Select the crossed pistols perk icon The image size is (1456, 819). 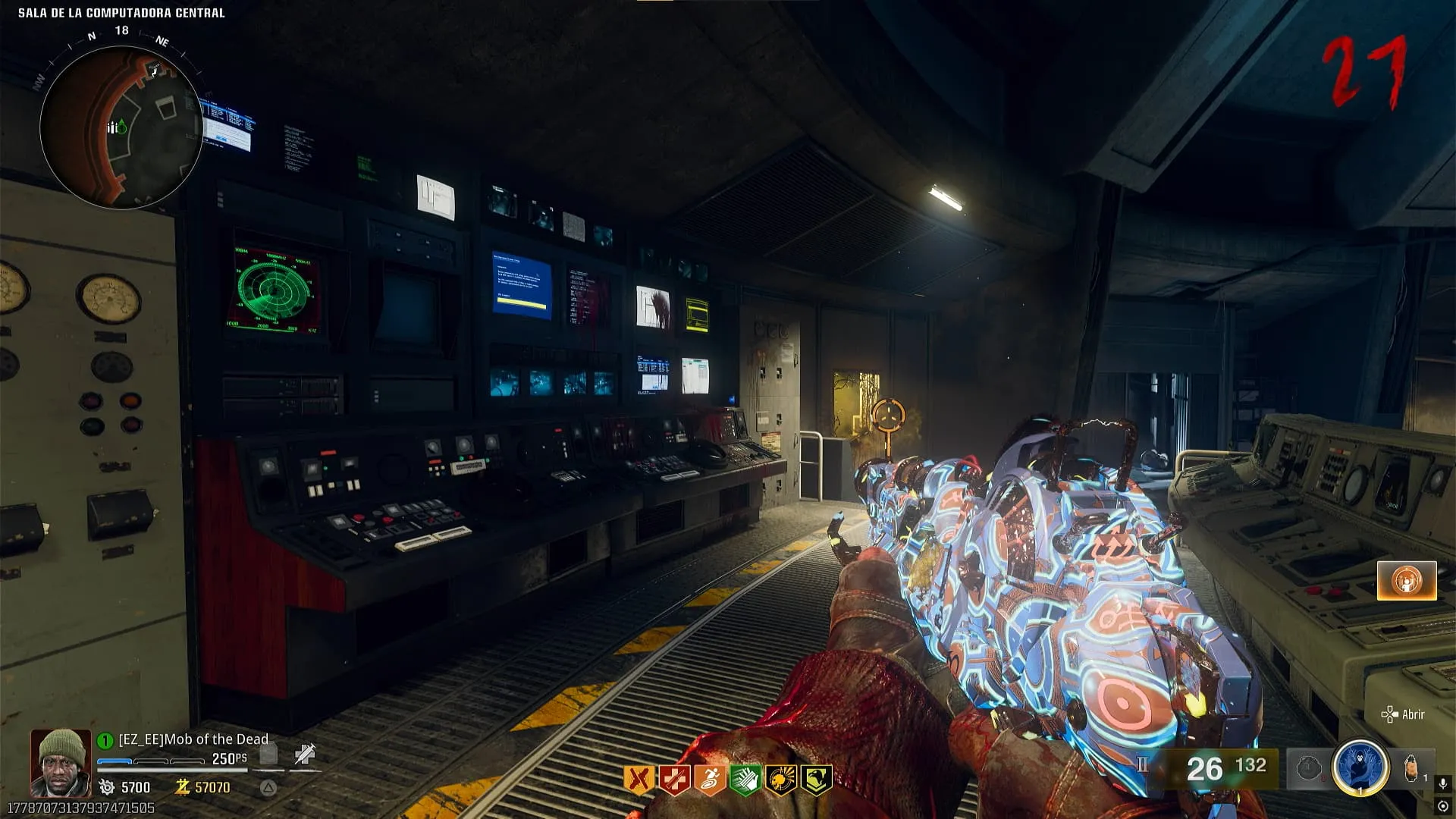coord(639,780)
